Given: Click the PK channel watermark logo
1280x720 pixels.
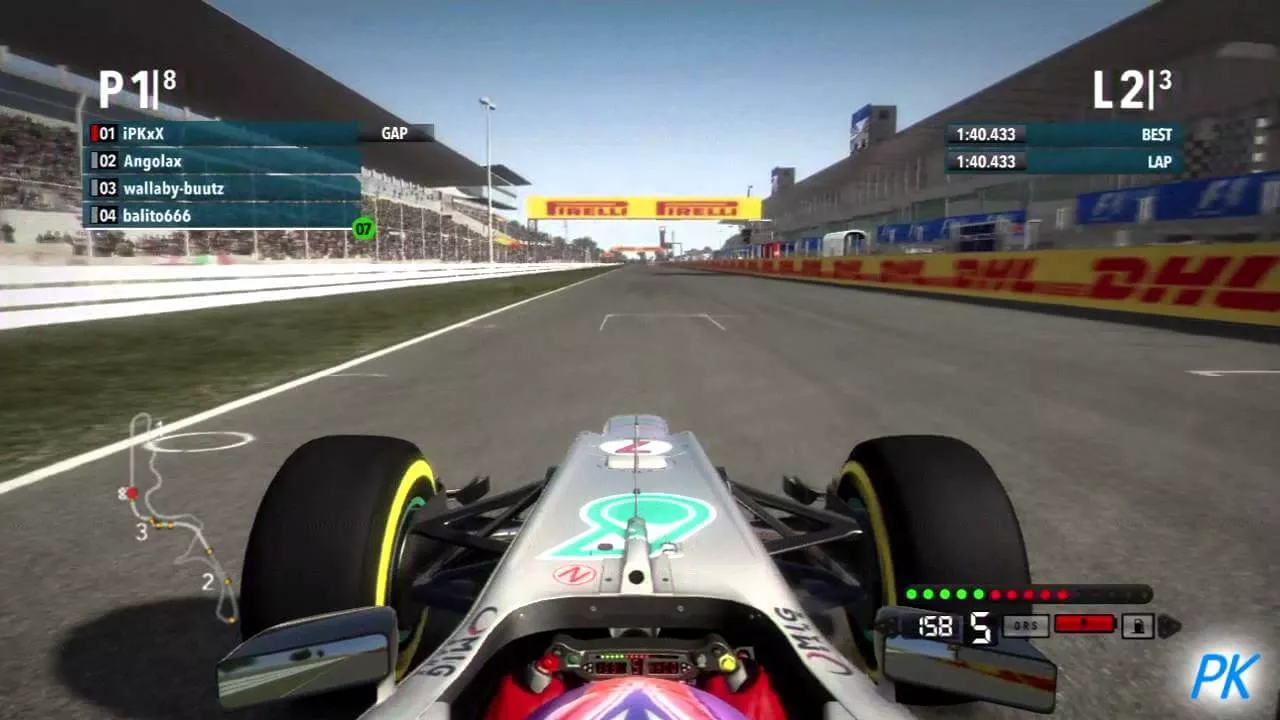Looking at the screenshot, I should coord(1224,675).
